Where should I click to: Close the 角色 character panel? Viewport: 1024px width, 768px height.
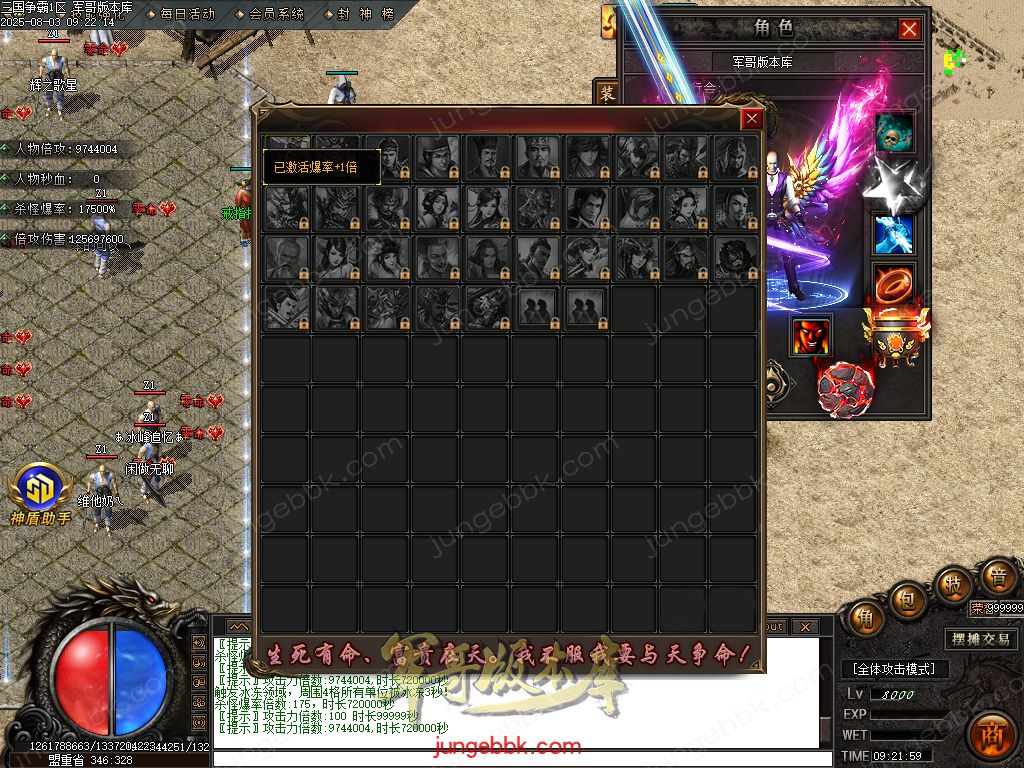tap(909, 29)
